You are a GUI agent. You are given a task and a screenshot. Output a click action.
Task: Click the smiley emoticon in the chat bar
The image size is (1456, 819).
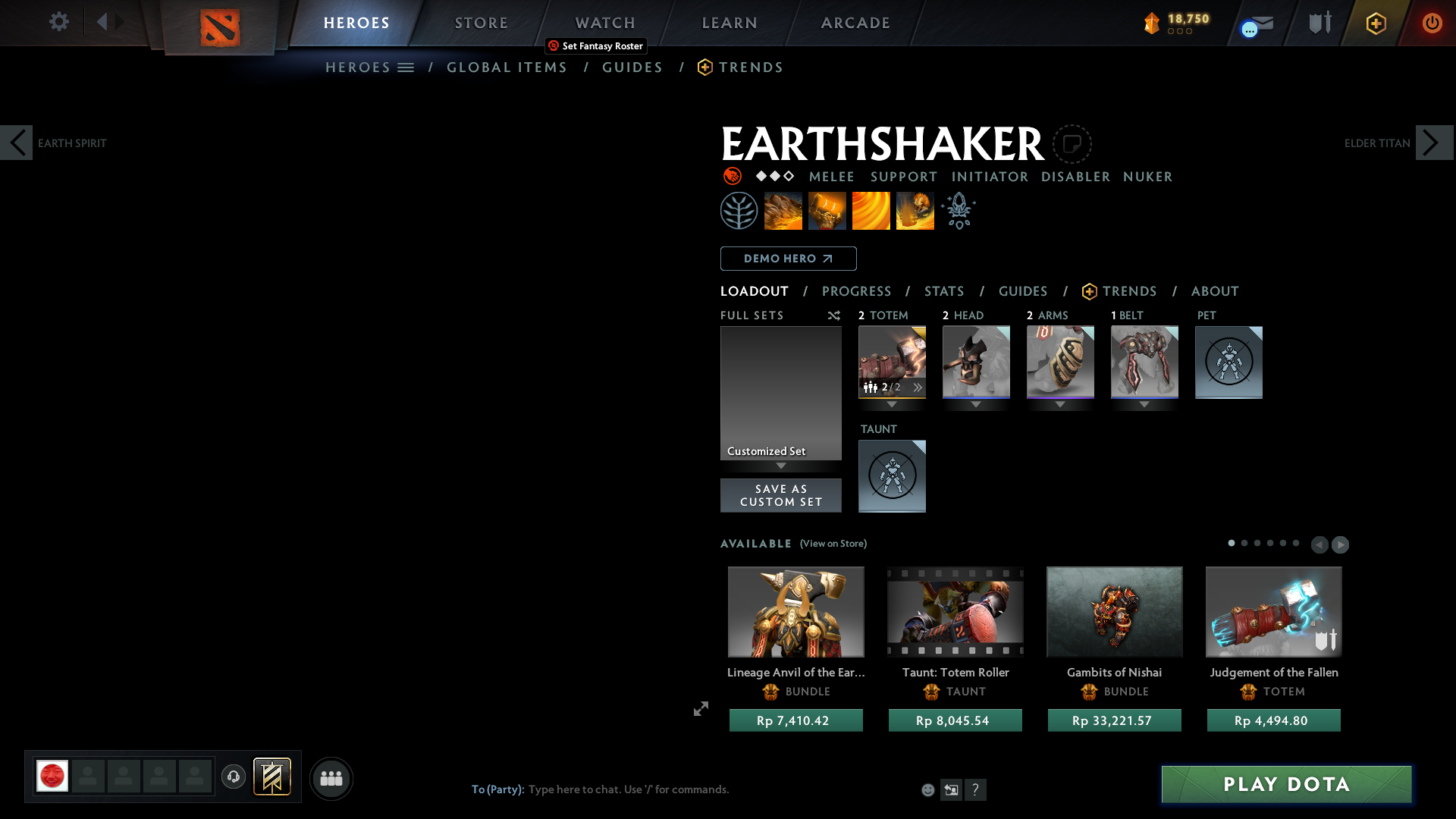pos(928,789)
